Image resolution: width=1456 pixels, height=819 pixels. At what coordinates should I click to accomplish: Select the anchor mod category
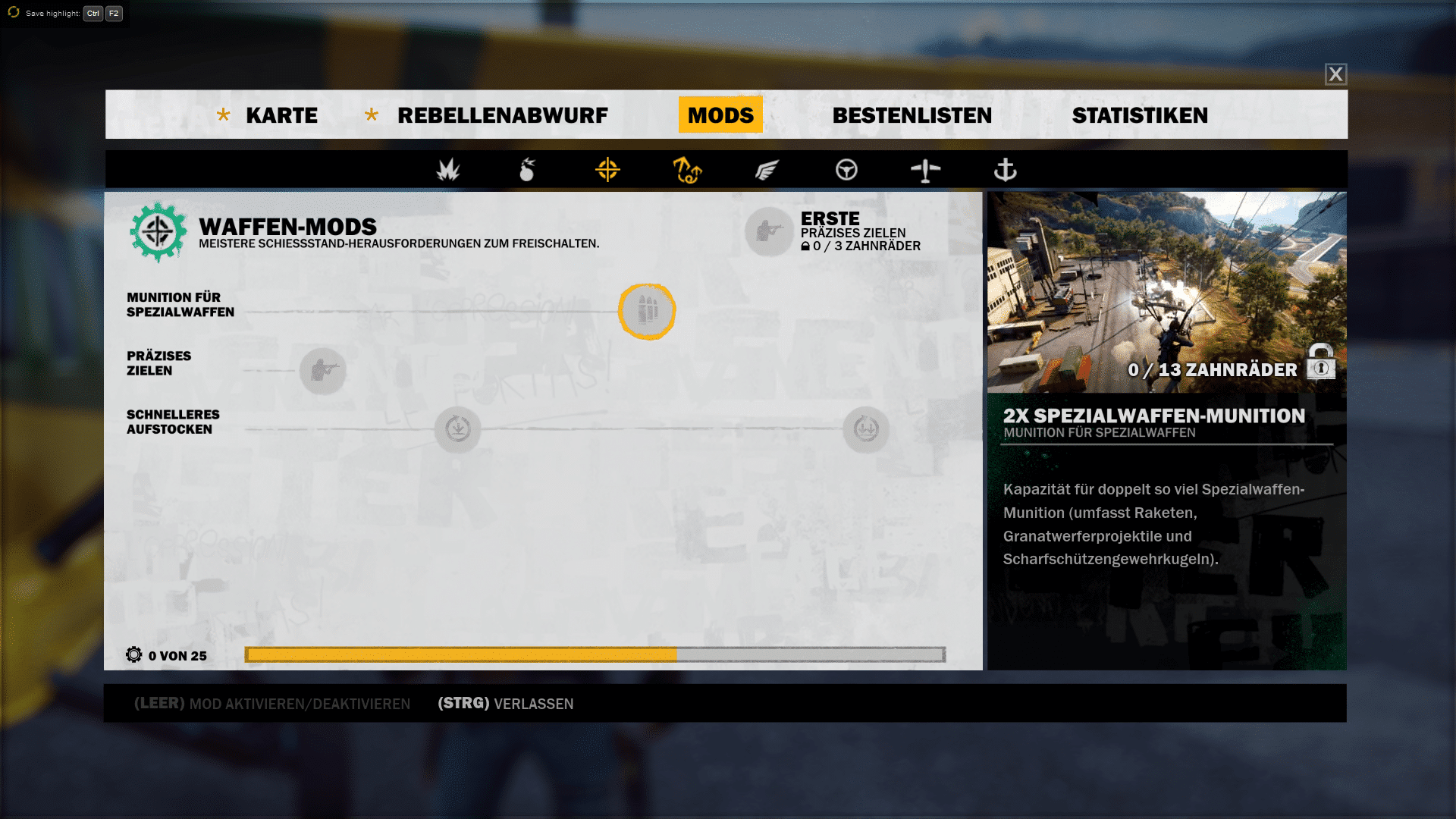[1005, 170]
